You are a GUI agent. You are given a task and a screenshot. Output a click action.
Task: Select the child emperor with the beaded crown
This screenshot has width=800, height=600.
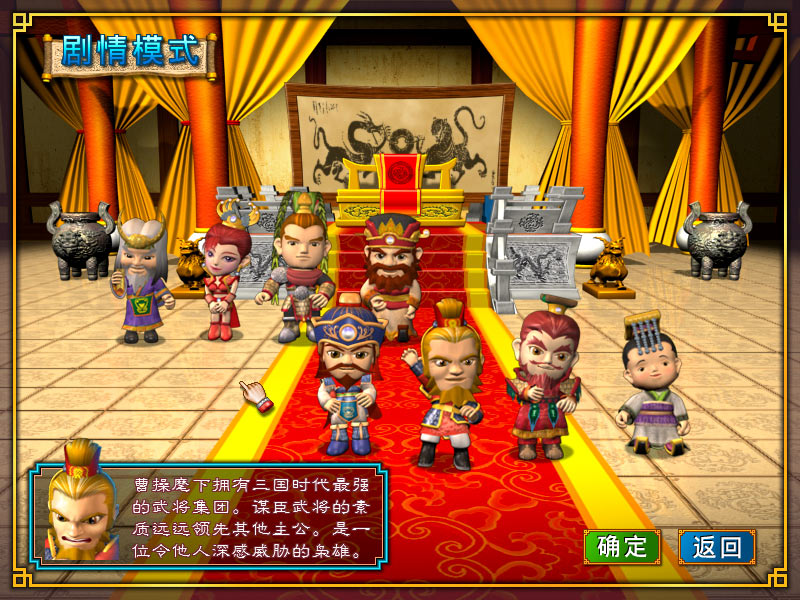[x=651, y=390]
